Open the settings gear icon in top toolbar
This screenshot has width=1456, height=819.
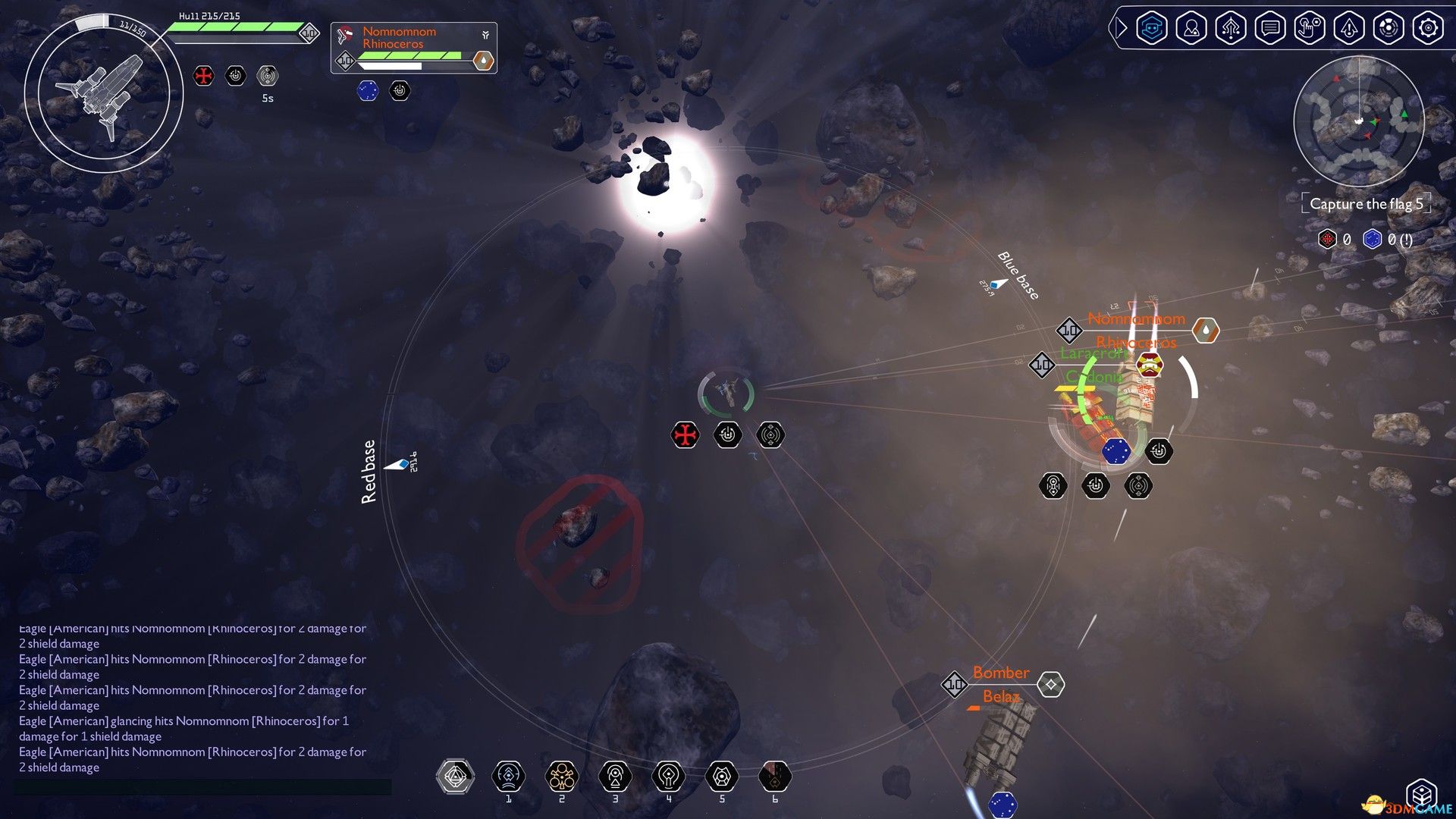click(x=1429, y=28)
